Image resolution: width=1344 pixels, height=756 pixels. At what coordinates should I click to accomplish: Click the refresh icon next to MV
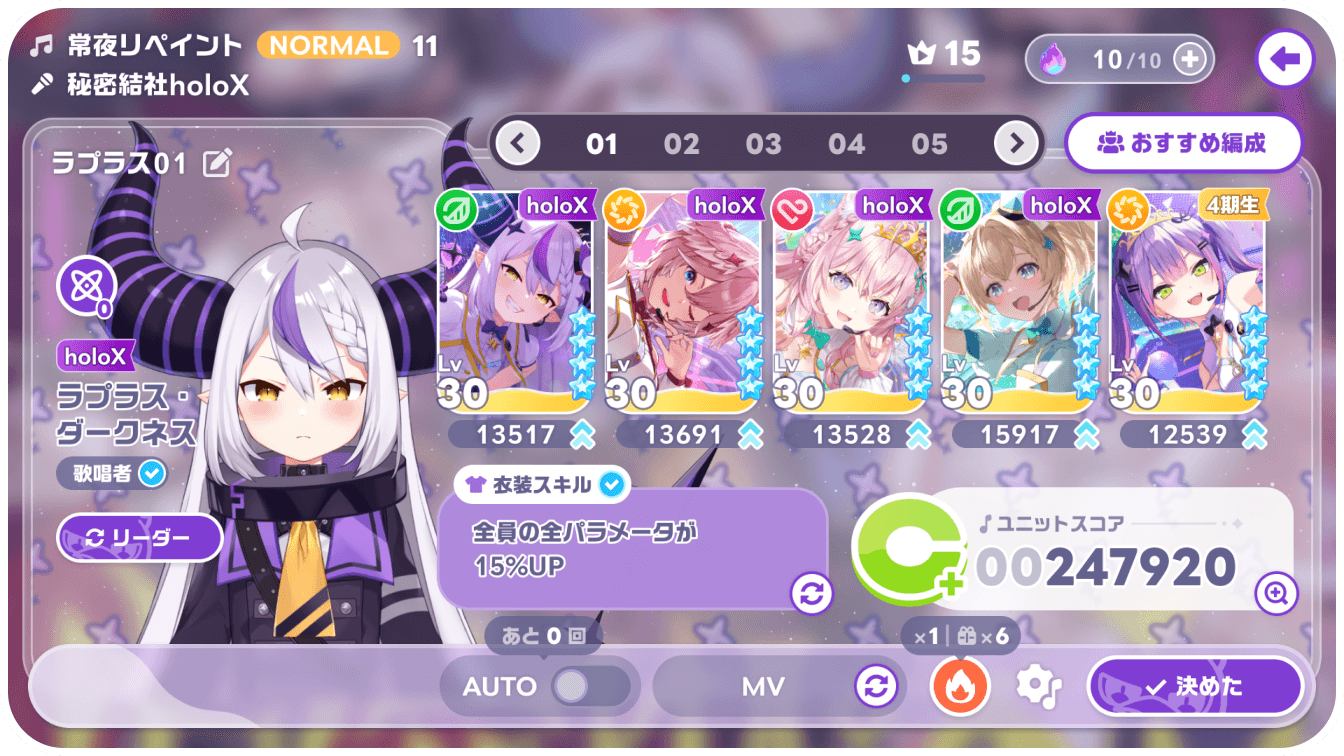coord(875,686)
